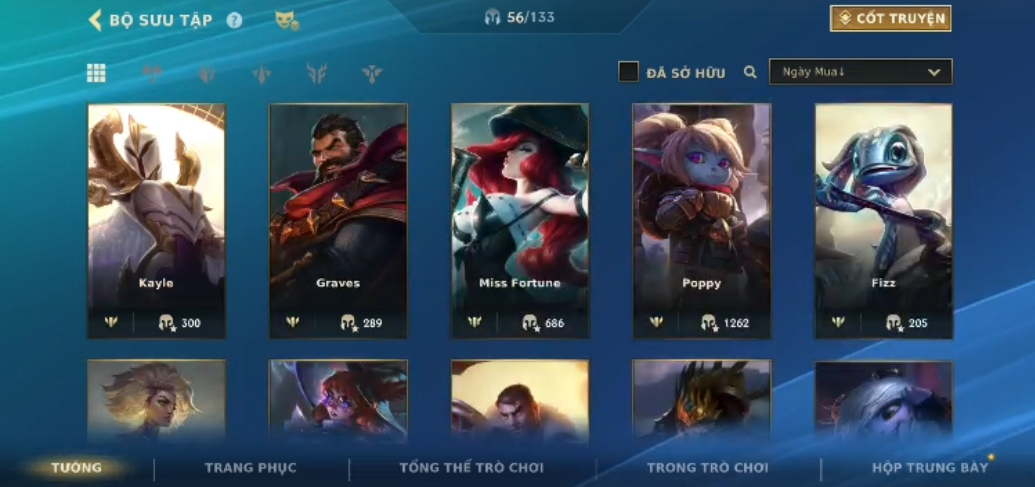Viewport: 1035px width, 487px height.
Task: Open the Tổng Thể Trò Chơi tab
Action: (471, 468)
